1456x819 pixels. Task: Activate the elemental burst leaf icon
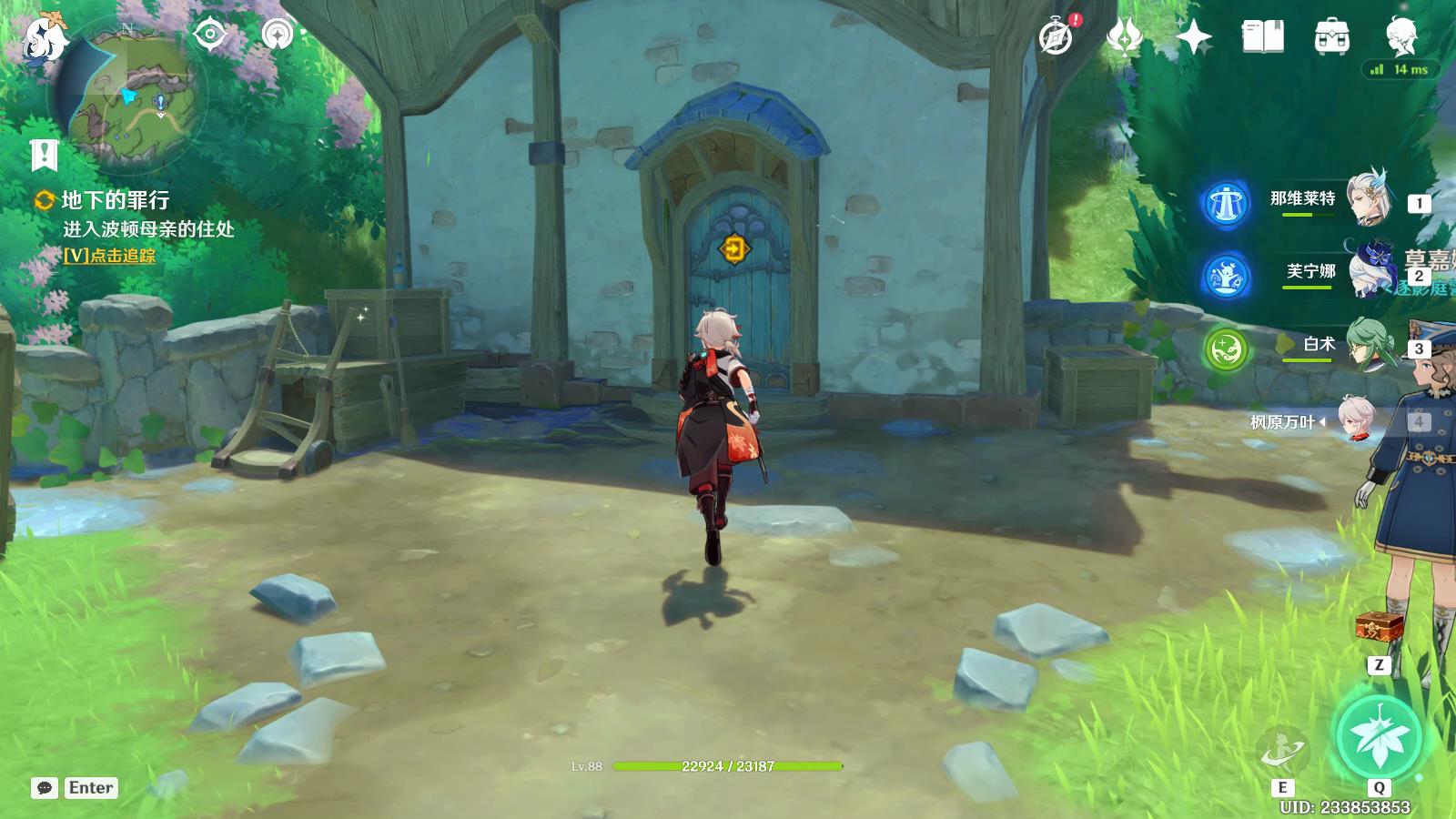pyautogui.click(x=1379, y=737)
